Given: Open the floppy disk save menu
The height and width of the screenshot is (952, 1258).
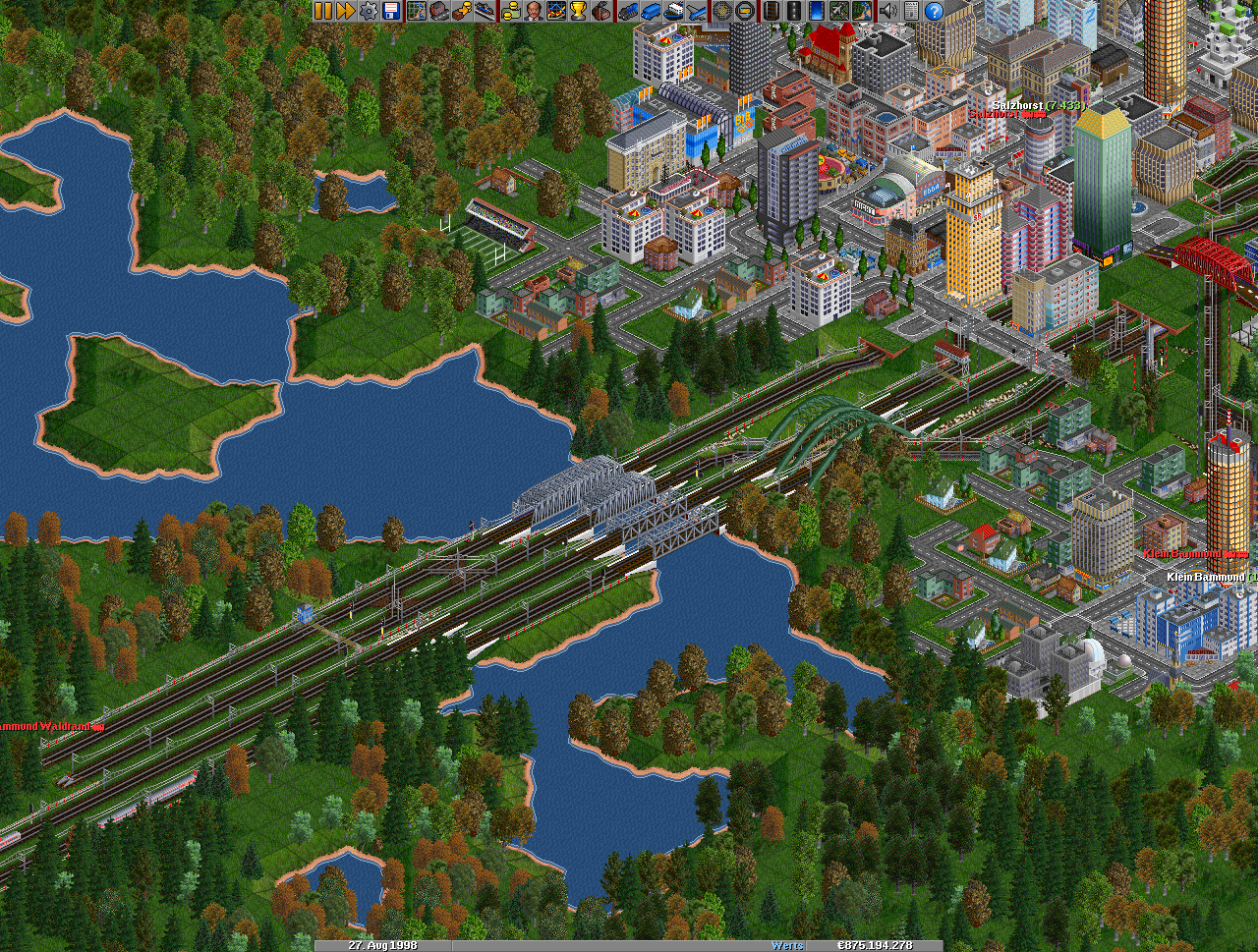Looking at the screenshot, I should point(391,11).
